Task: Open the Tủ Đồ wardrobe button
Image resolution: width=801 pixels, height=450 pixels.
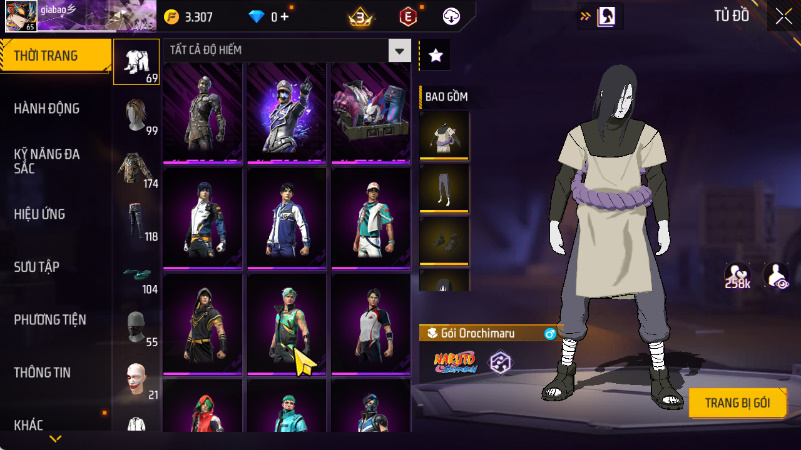Action: 731,16
